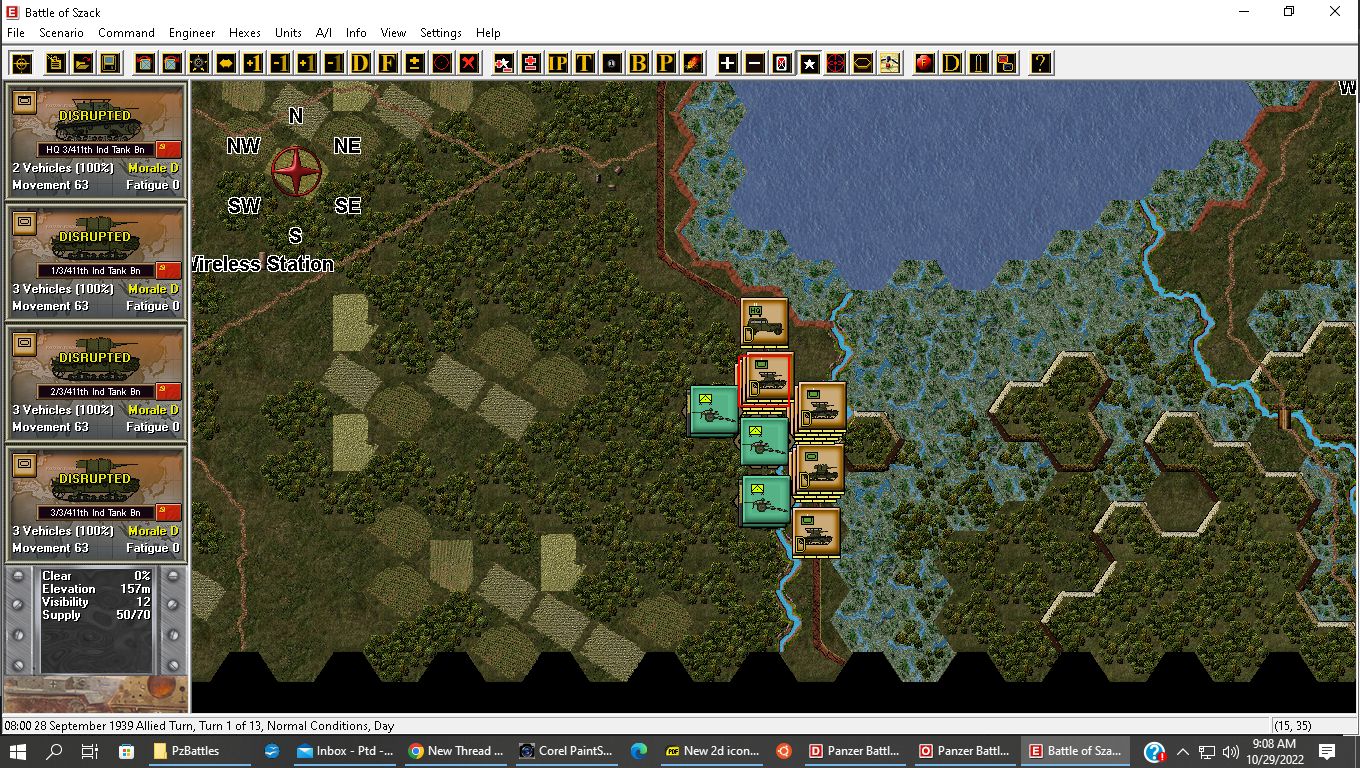The height and width of the screenshot is (768, 1360).
Task: Click the white minus zoom-out toolbar button
Action: (x=754, y=64)
